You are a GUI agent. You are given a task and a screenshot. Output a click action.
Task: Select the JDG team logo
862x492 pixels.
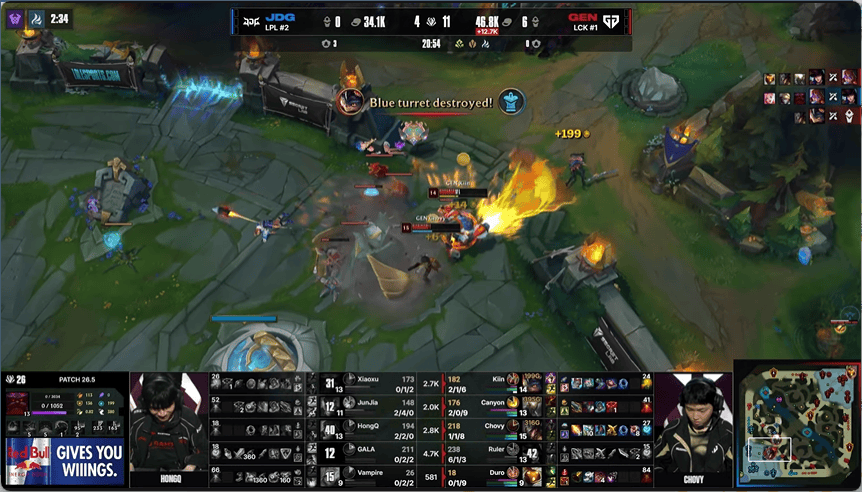point(249,20)
